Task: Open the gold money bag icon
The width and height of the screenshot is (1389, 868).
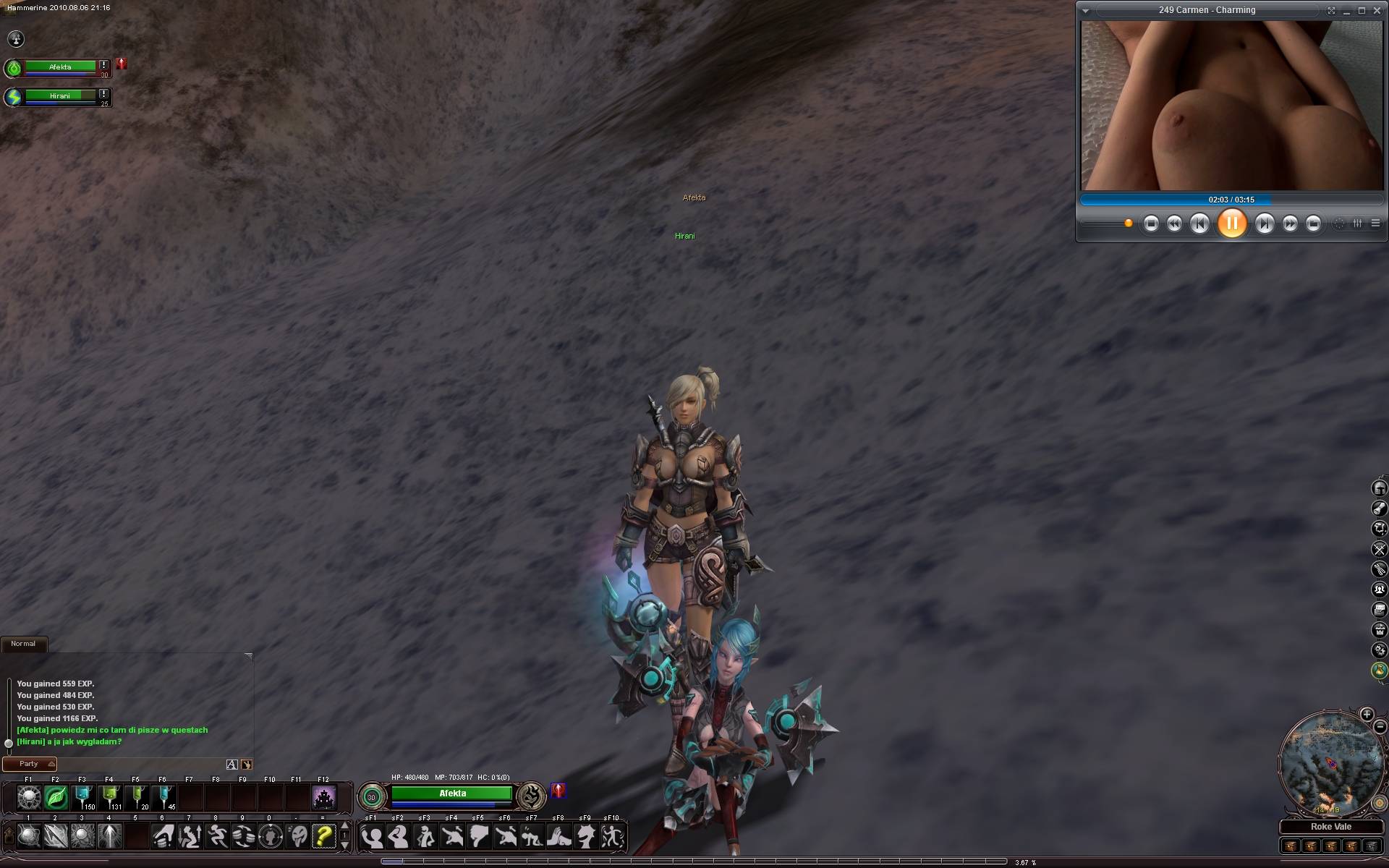Action: (1380, 671)
